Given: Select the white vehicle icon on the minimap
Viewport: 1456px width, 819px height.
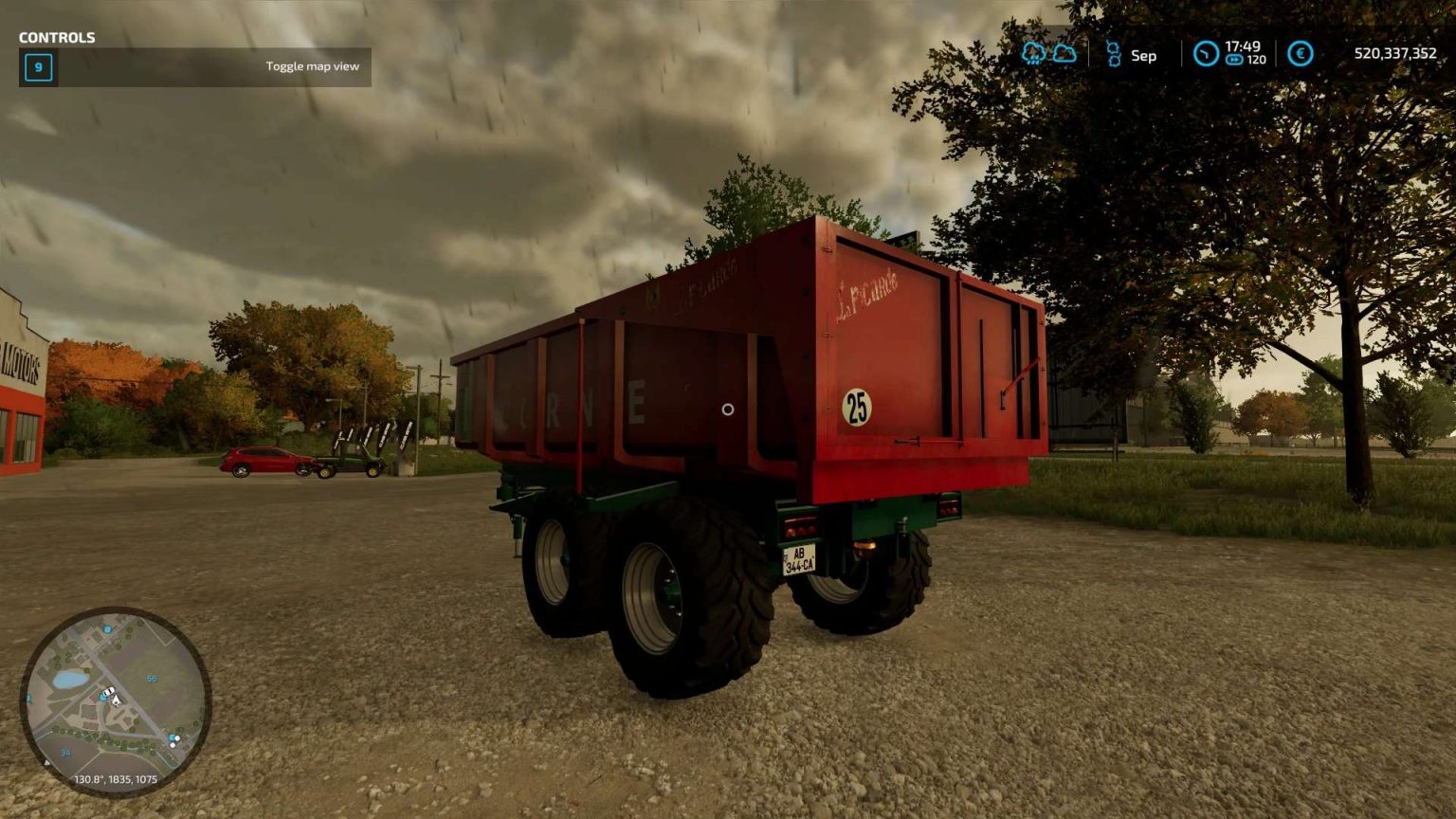Looking at the screenshot, I should tap(109, 689).
